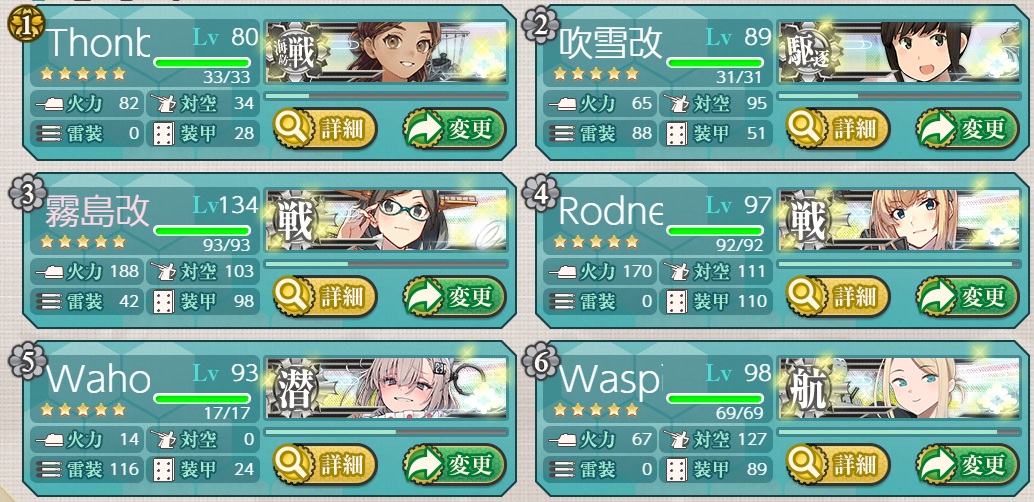Click 変更 on Rodney's card
The image size is (1034, 502).
(x=966, y=296)
